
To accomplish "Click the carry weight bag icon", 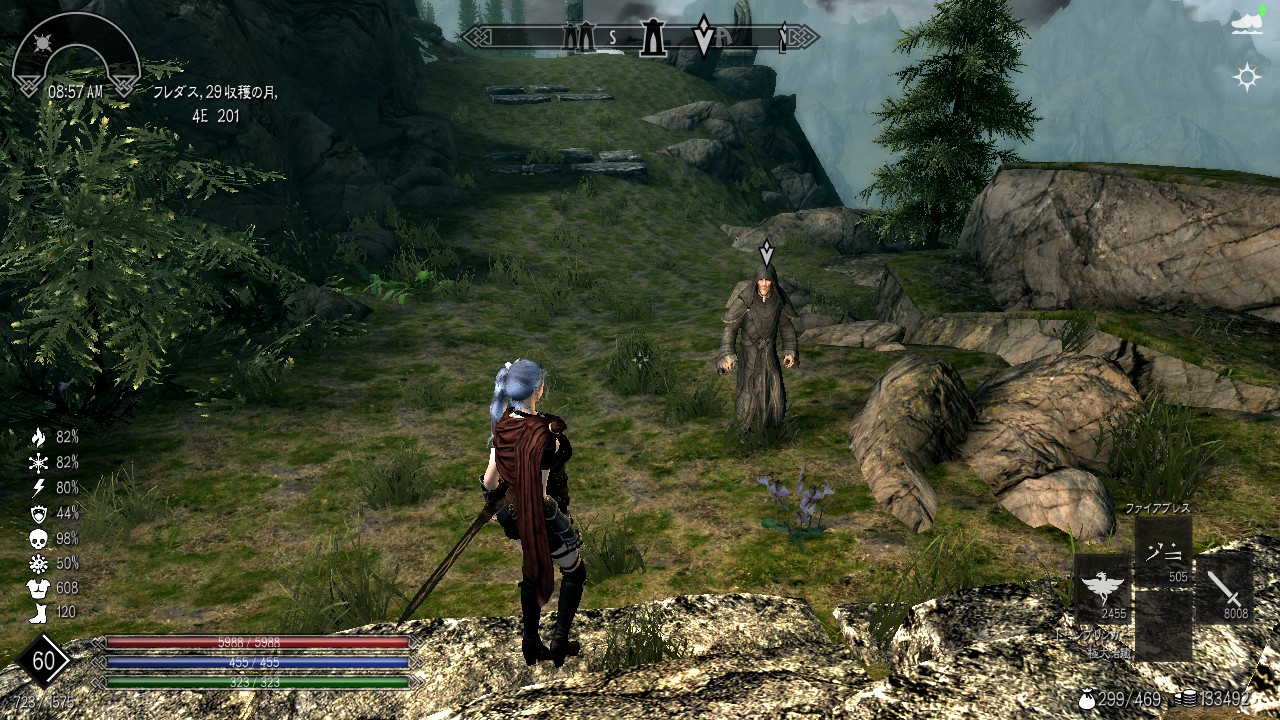I will 1086,699.
